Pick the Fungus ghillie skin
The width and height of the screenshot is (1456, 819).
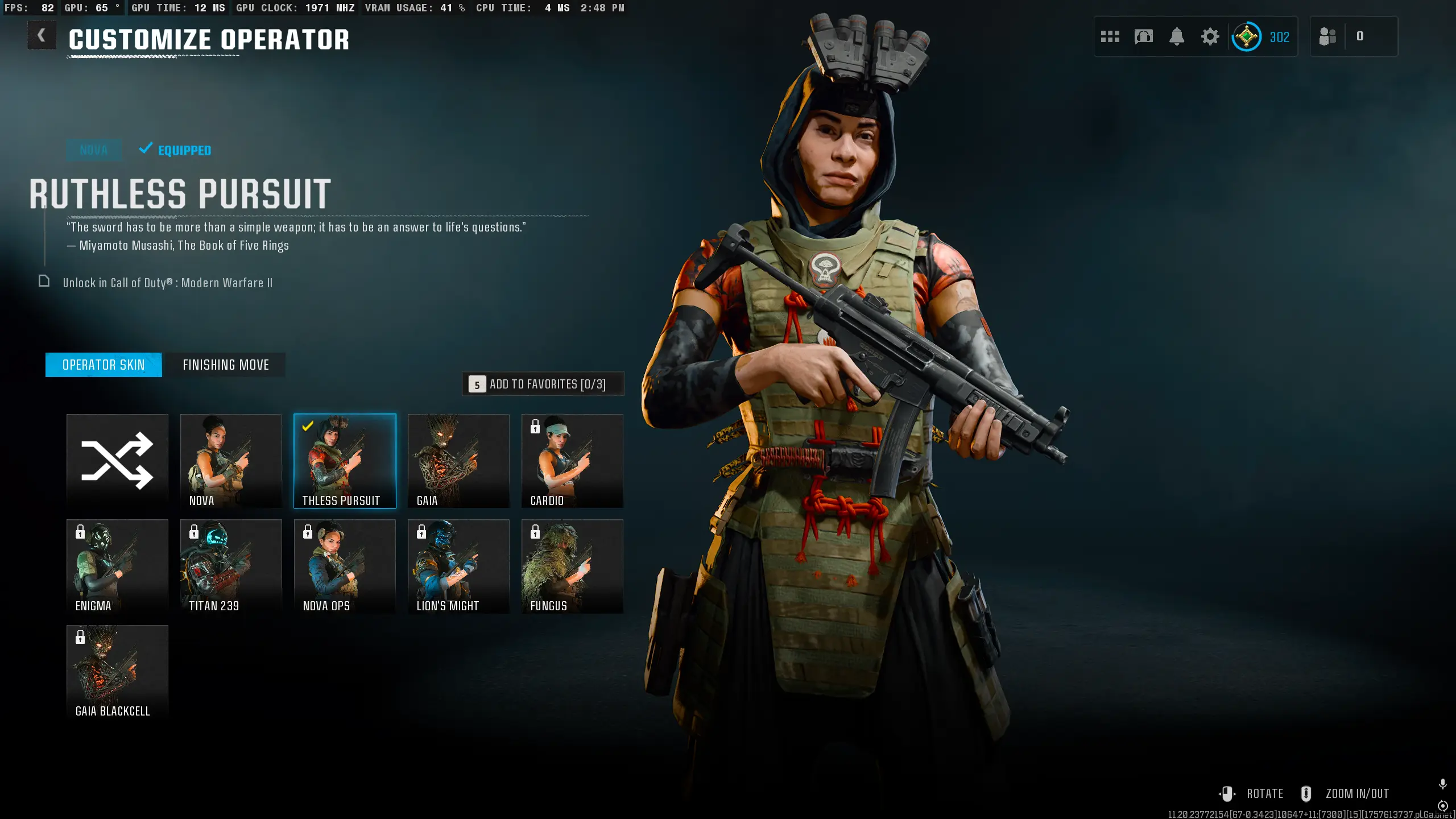[x=572, y=566]
